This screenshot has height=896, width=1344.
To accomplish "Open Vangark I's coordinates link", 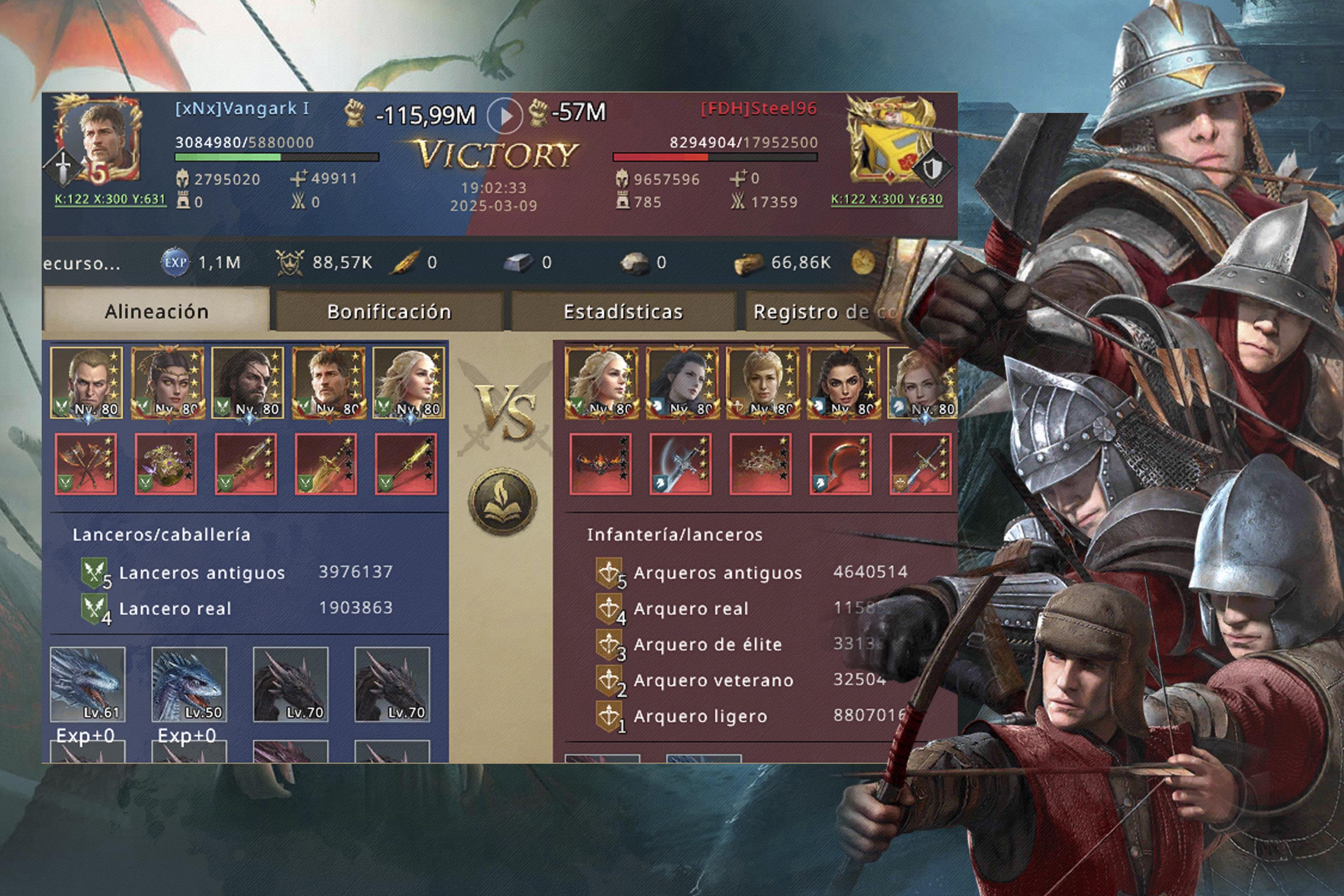I will coord(110,199).
